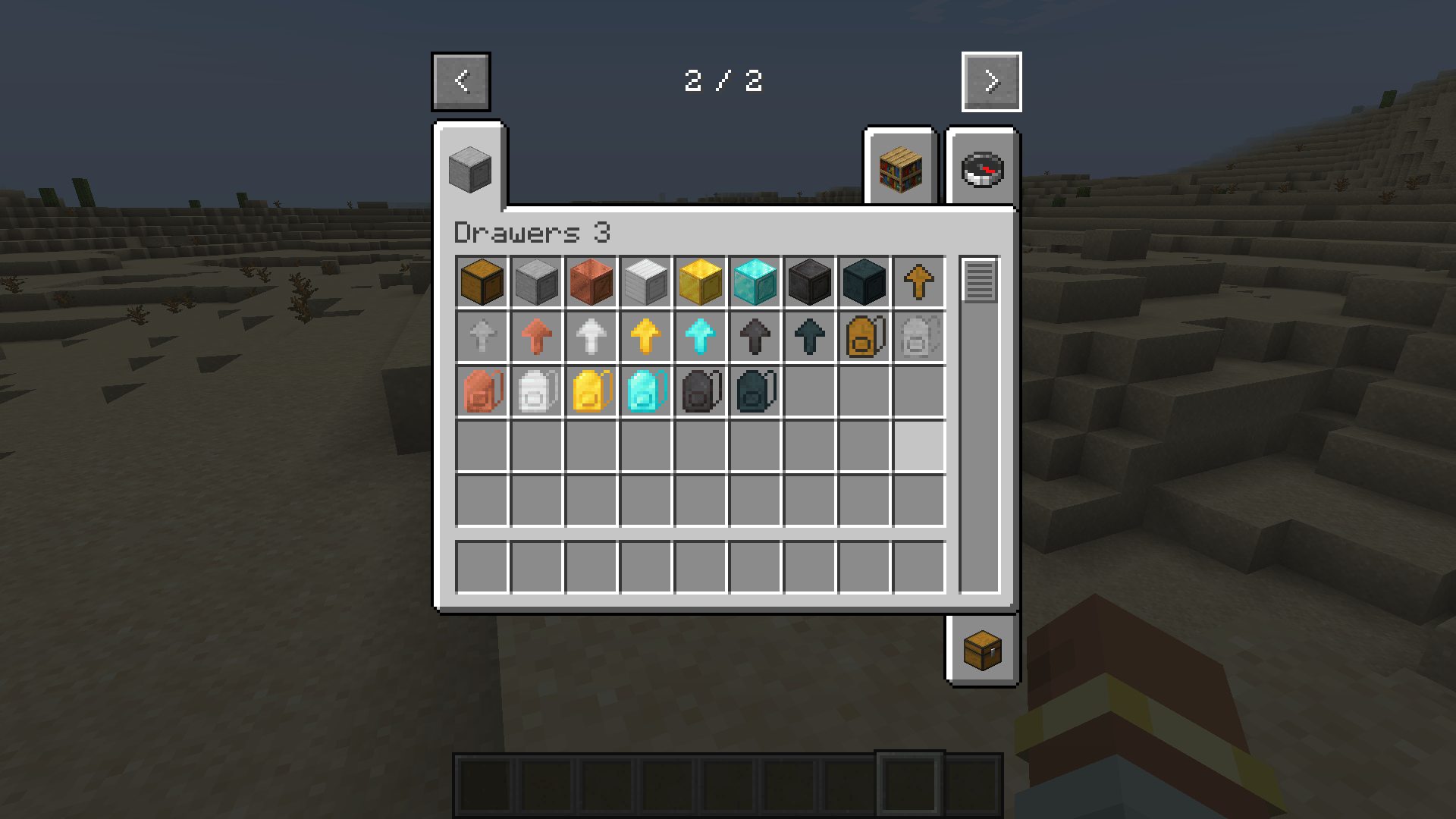Viewport: 1456px width, 819px height.
Task: Select the white iron upgrade arrow
Action: click(591, 337)
